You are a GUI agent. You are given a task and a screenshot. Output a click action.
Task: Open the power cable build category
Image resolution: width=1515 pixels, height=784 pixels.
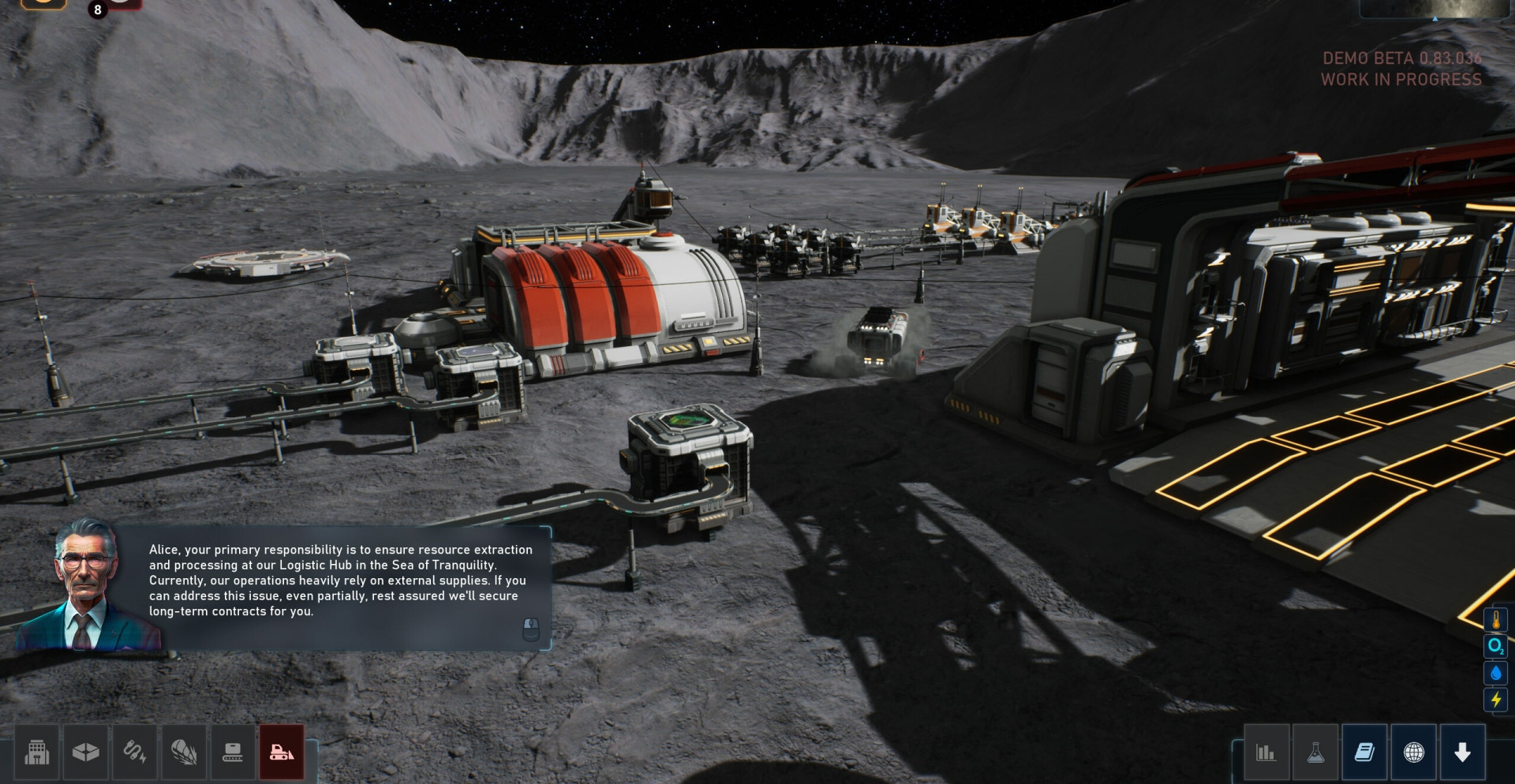coord(134,752)
